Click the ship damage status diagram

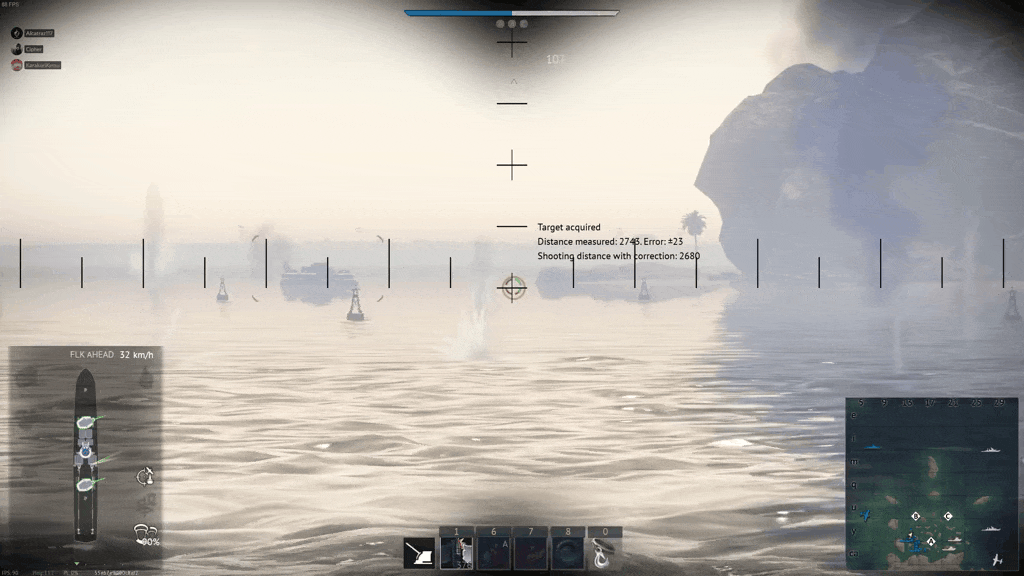(85, 455)
